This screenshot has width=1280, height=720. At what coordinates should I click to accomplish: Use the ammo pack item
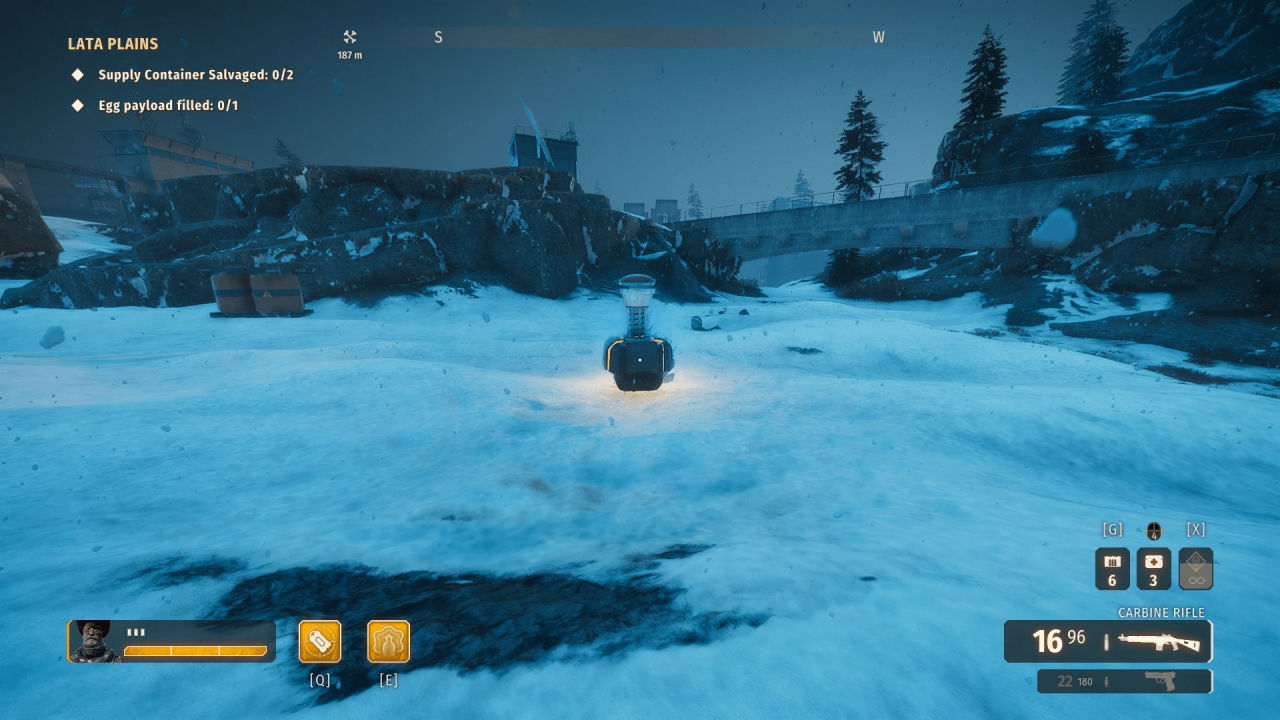[x=1112, y=569]
